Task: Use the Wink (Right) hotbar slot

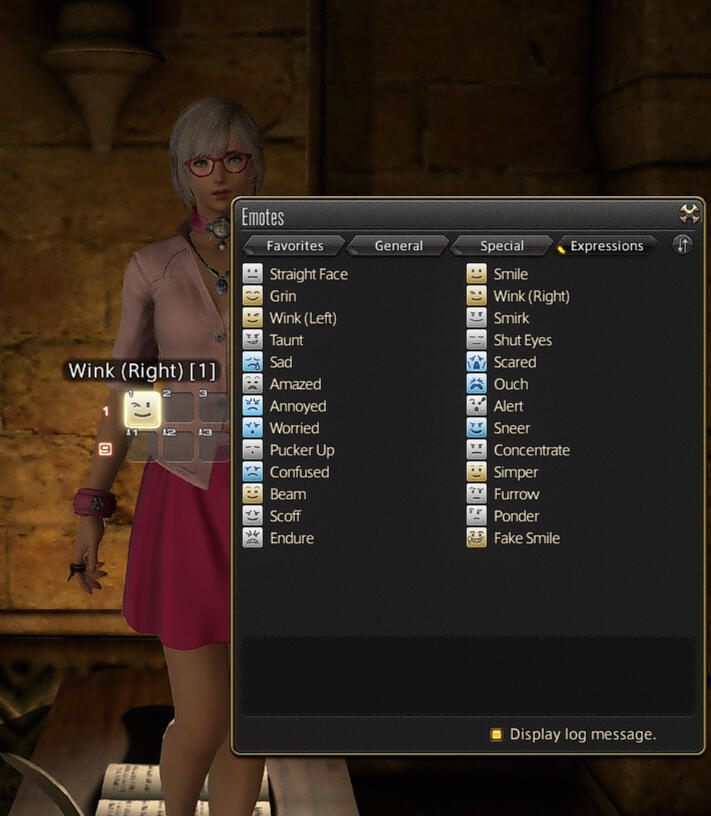Action: pos(143,409)
